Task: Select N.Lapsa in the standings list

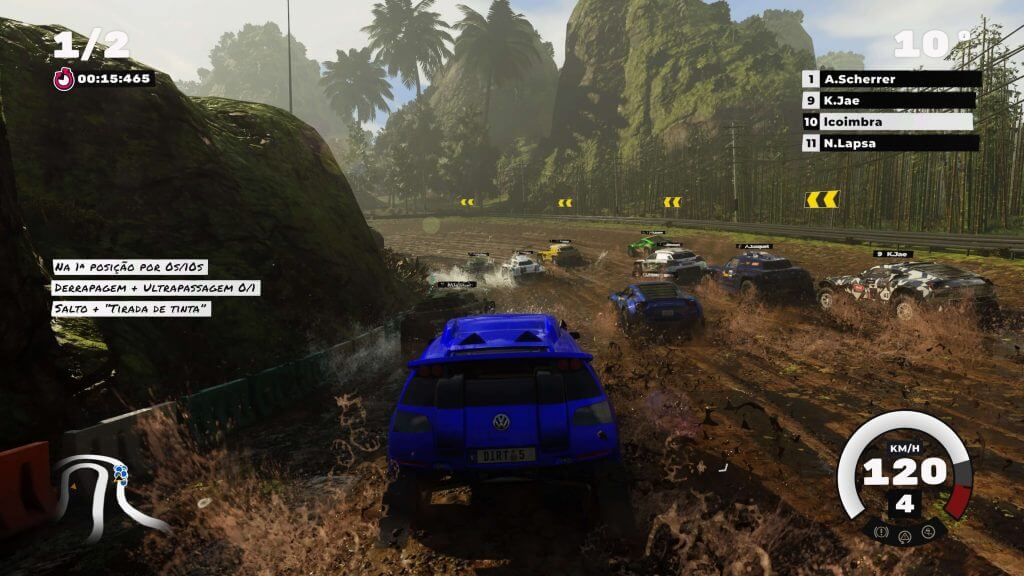Action: point(890,143)
